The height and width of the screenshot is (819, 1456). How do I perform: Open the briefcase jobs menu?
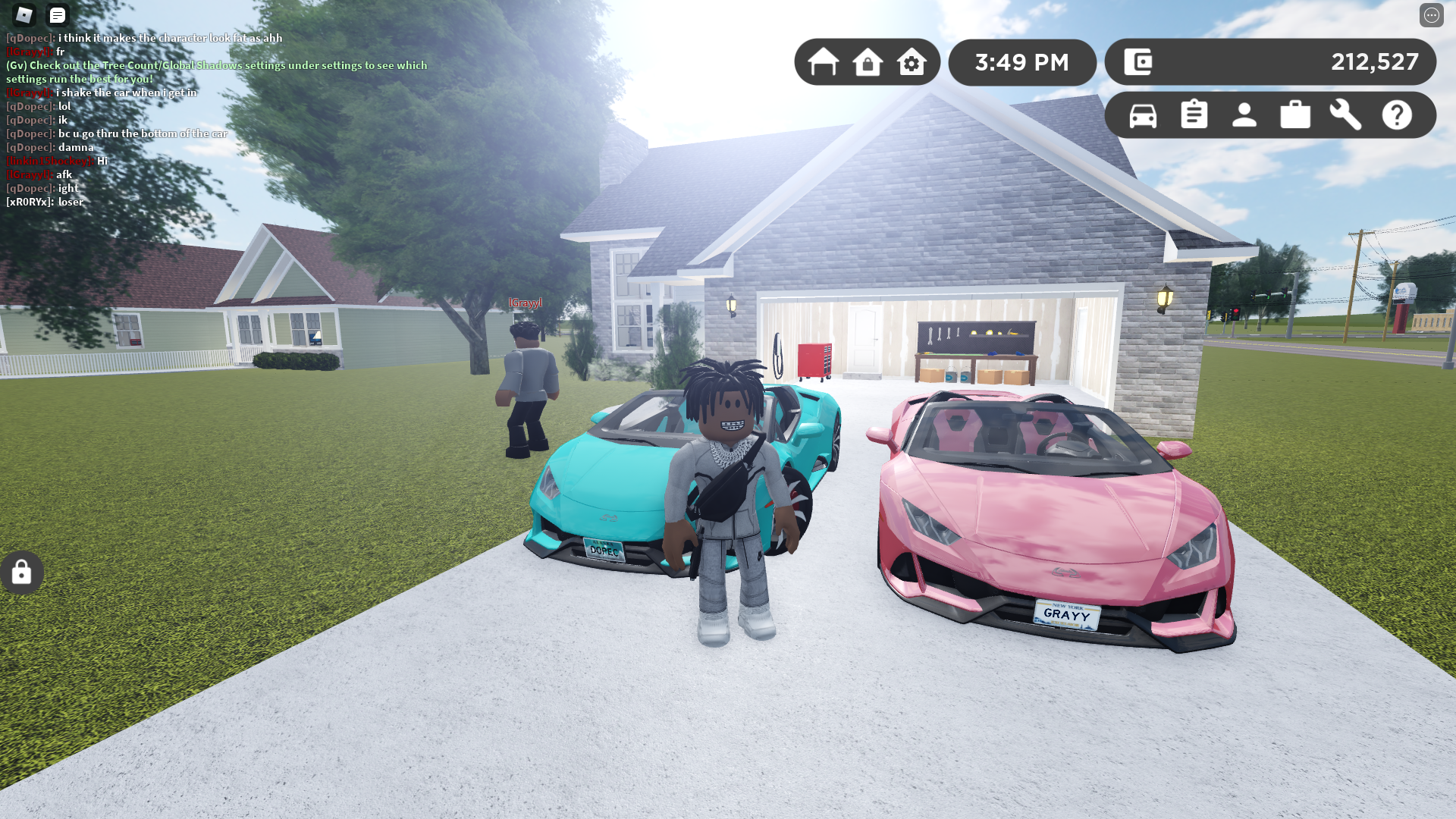click(x=1295, y=115)
